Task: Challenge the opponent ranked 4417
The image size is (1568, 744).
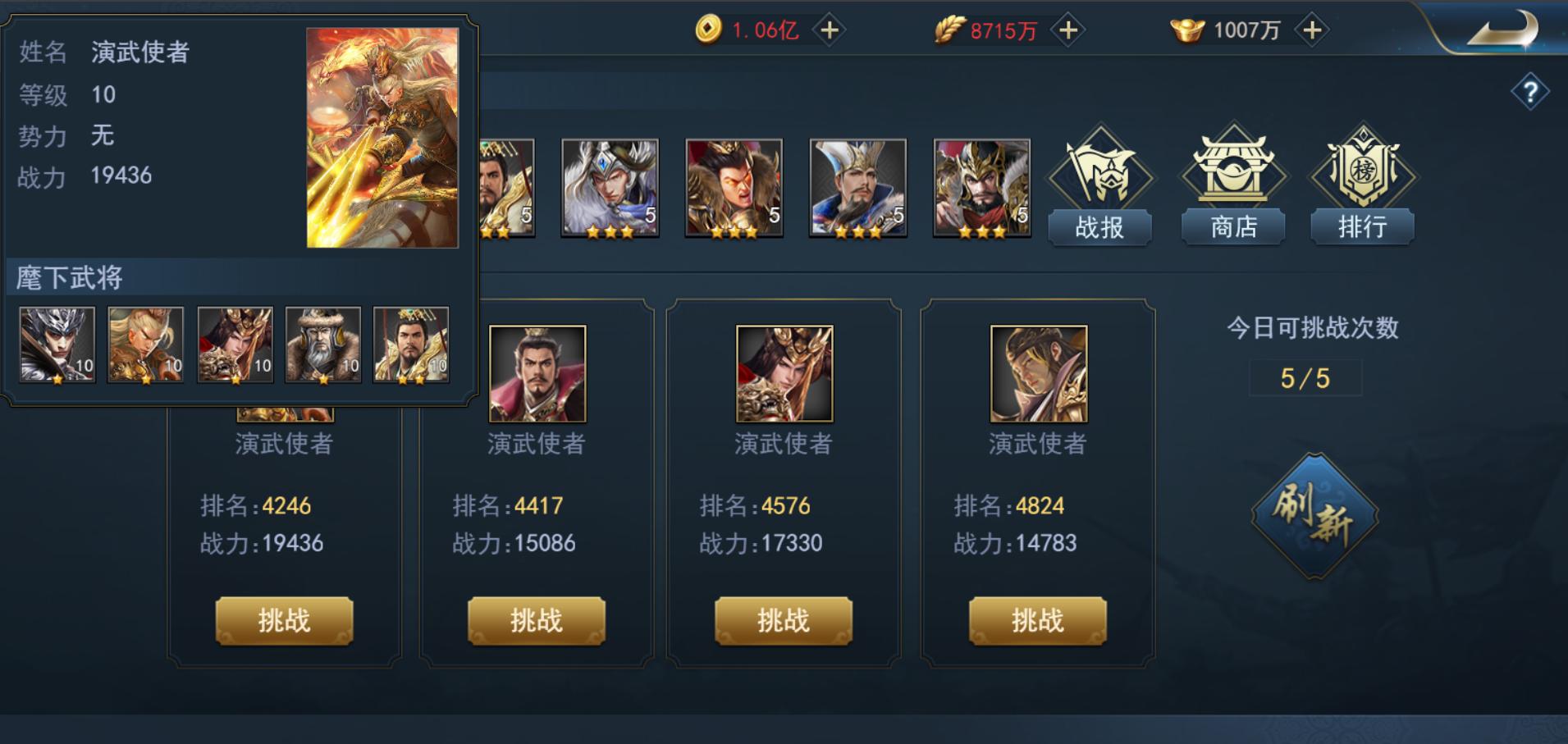Action: 536,621
